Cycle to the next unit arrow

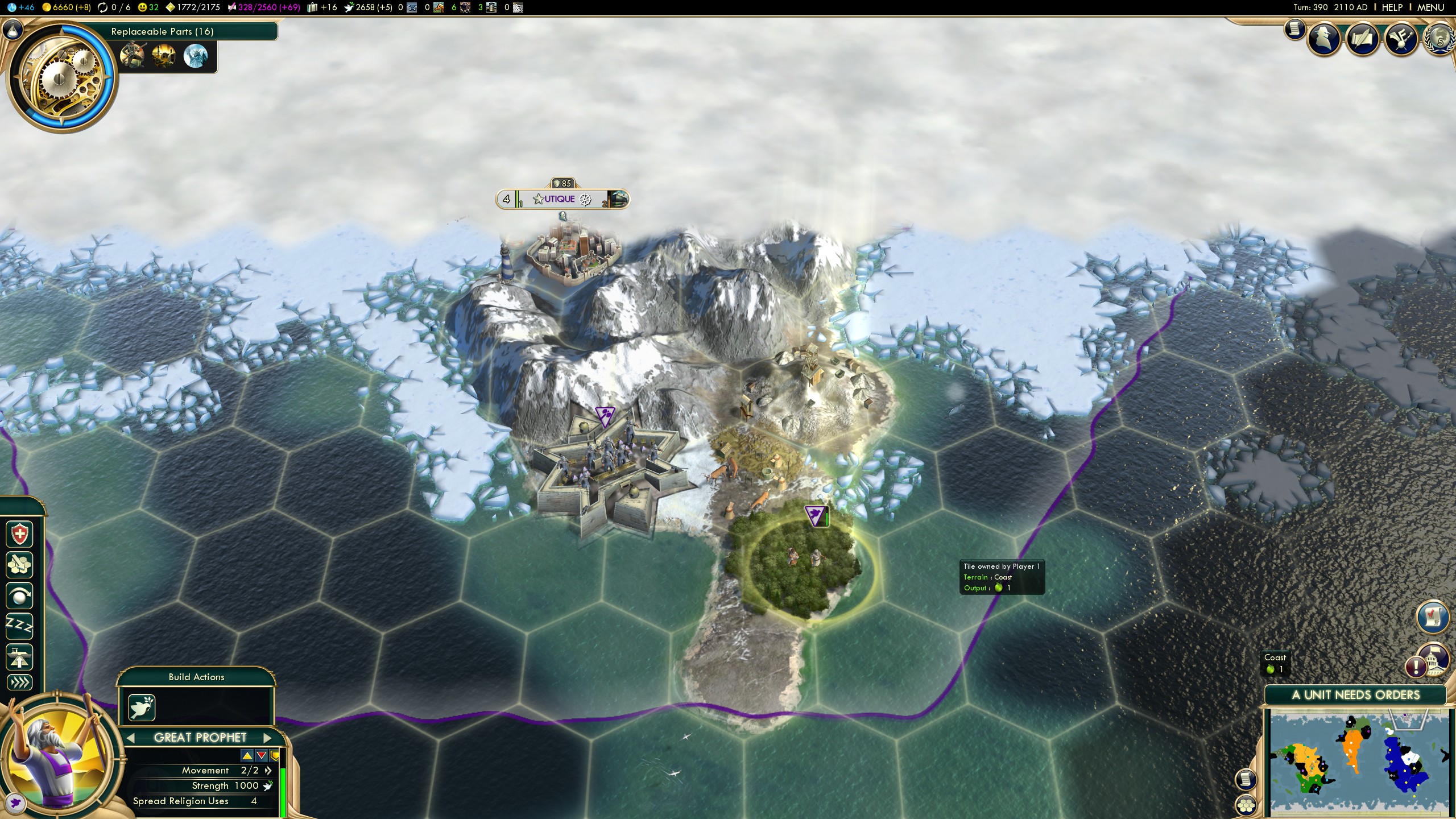[267, 738]
